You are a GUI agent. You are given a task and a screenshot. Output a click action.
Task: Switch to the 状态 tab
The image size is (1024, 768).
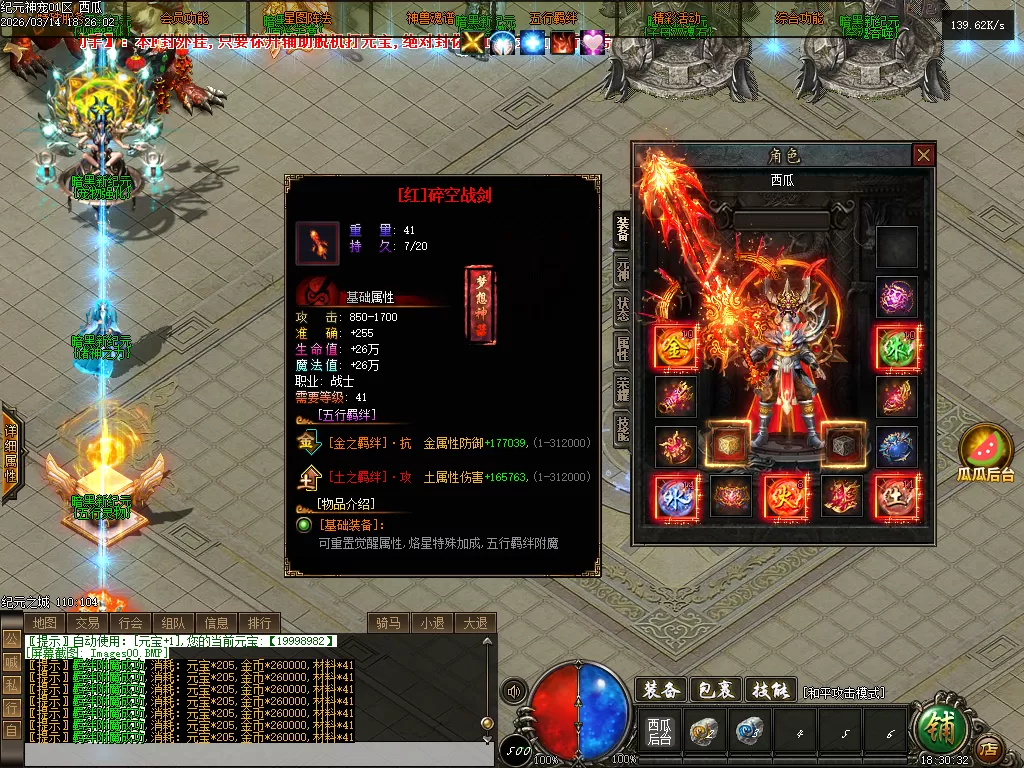[x=622, y=306]
